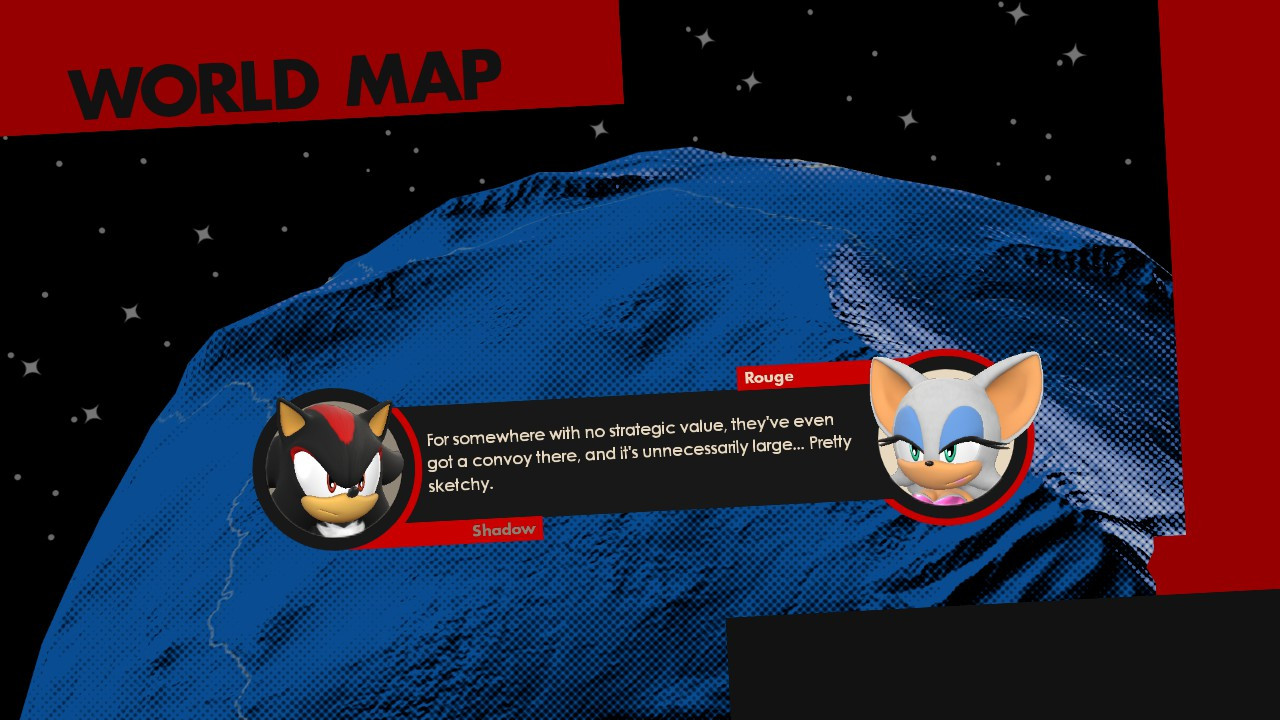Toggle the Shadow speaker name tag
The width and height of the screenshot is (1280, 720).
[x=504, y=528]
